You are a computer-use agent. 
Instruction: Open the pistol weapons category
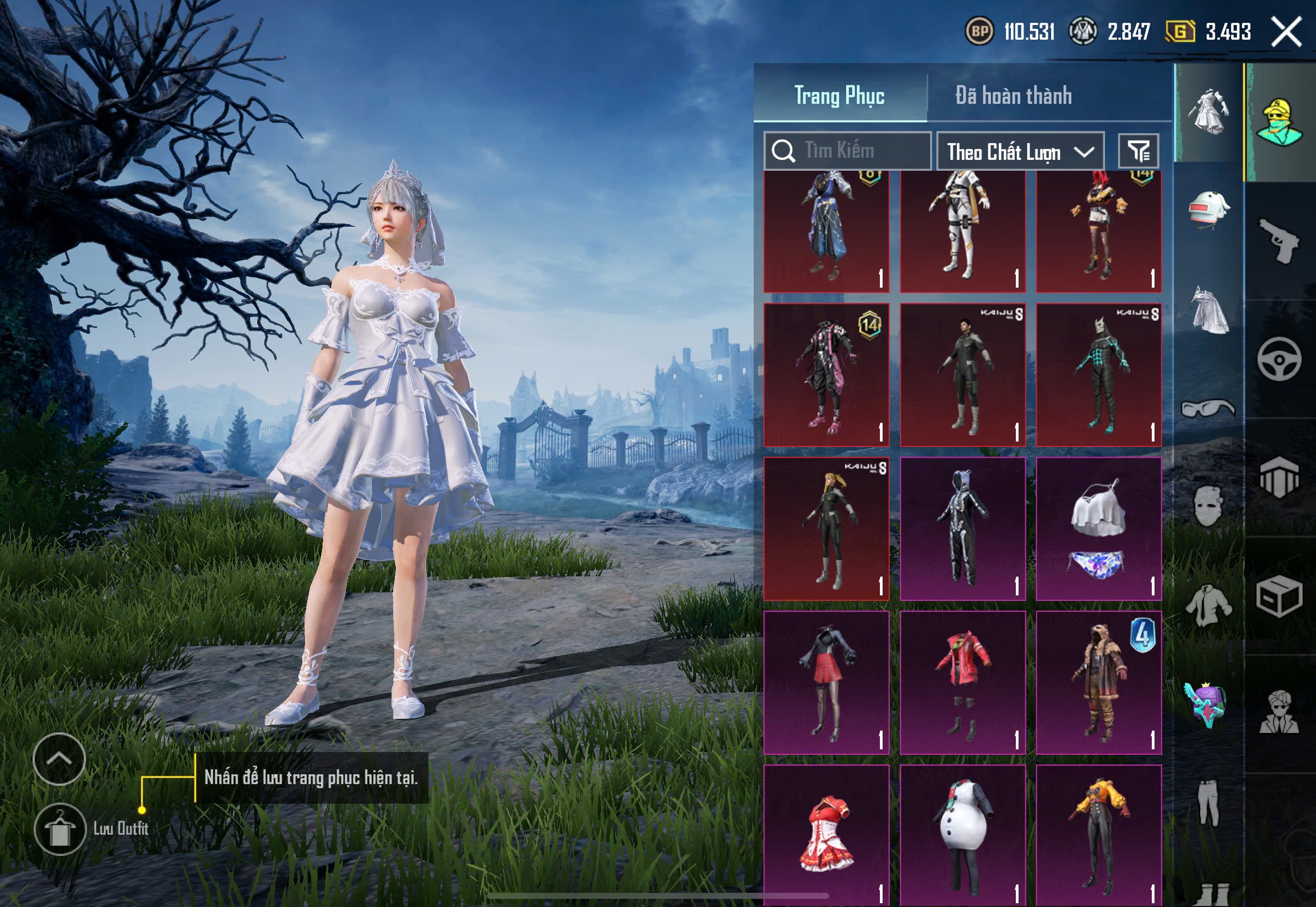click(1279, 240)
